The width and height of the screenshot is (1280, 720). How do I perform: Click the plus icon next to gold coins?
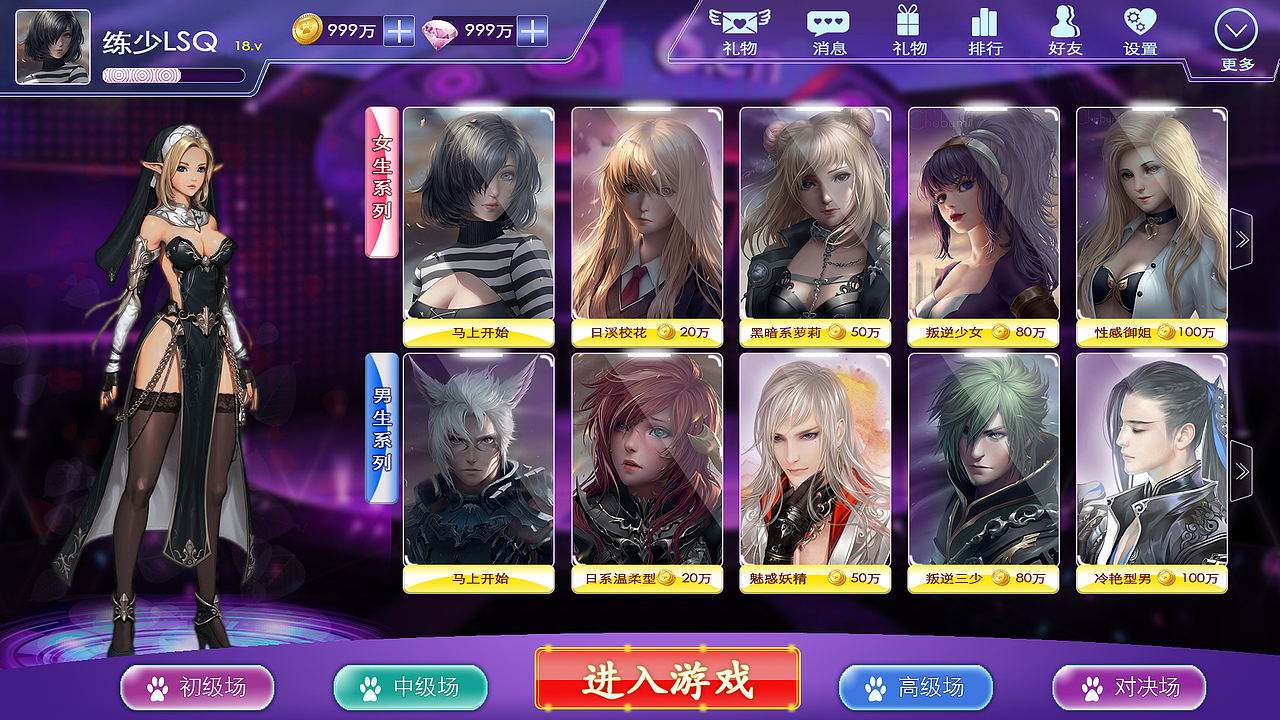tap(400, 33)
